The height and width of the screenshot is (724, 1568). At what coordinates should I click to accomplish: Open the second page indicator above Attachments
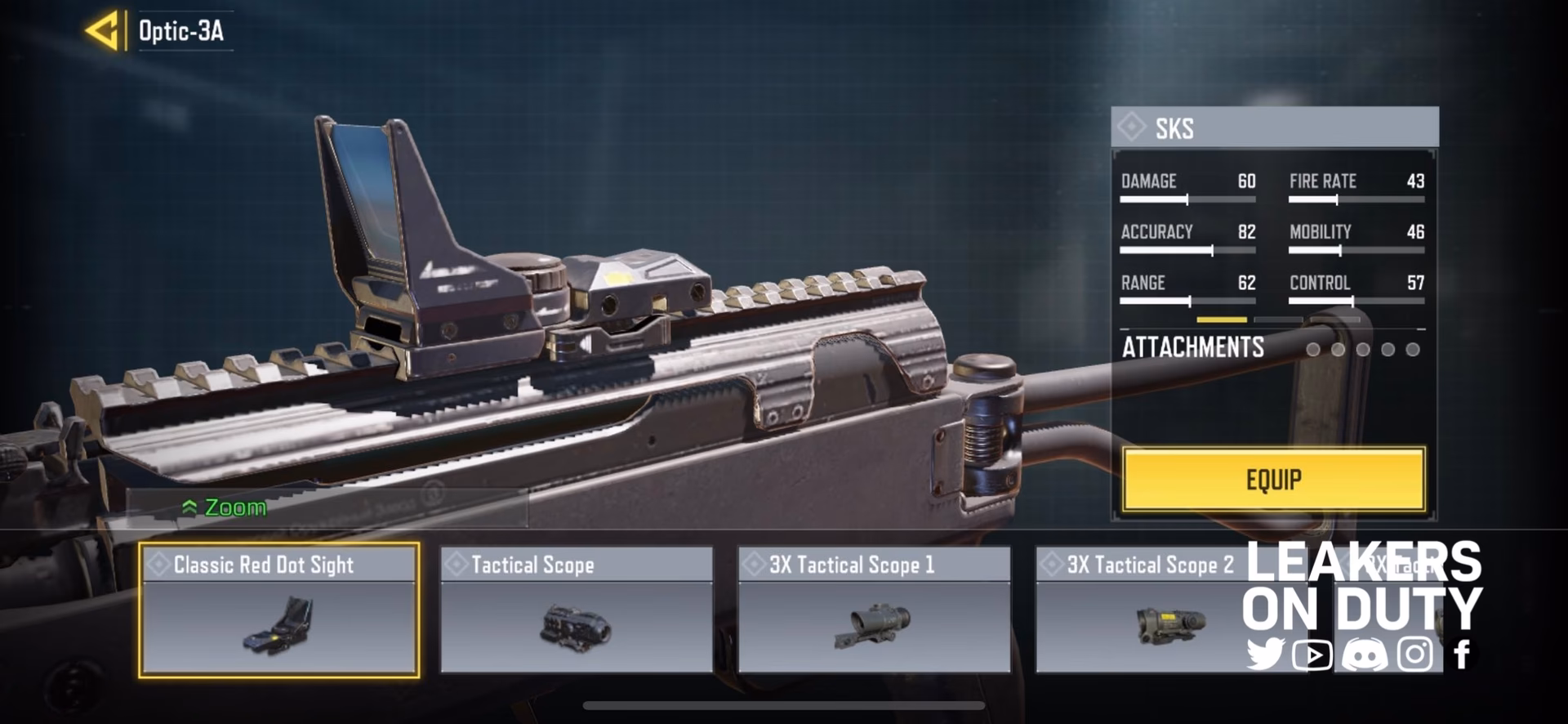(x=1278, y=319)
